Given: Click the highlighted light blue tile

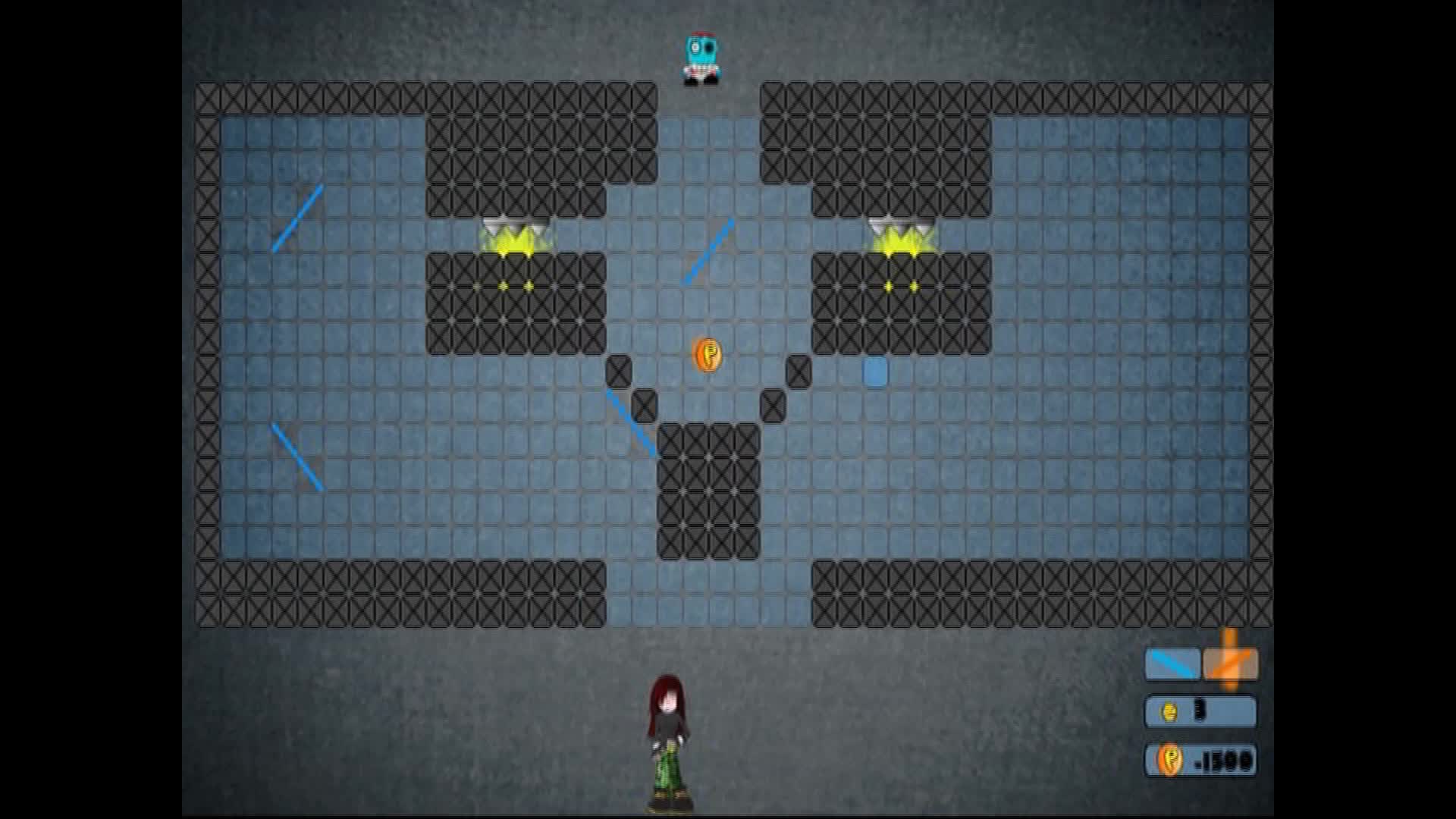Looking at the screenshot, I should click(x=875, y=371).
